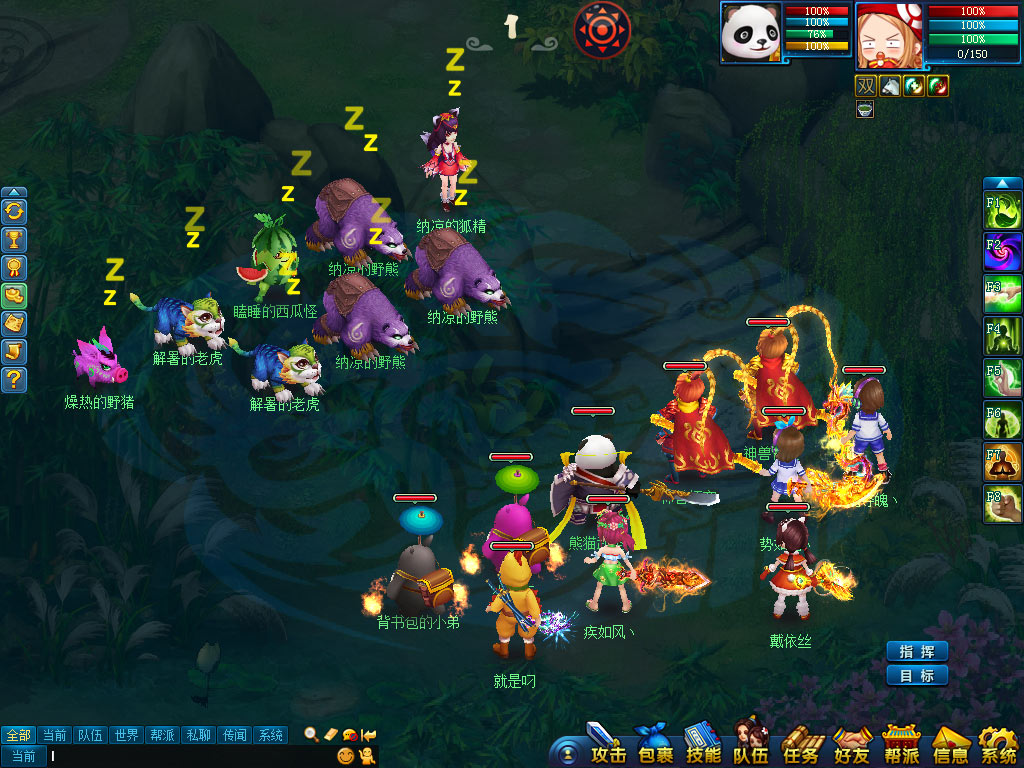The width and height of the screenshot is (1024, 768).
Task: Open the smiley emoticon picker
Action: point(346,756)
